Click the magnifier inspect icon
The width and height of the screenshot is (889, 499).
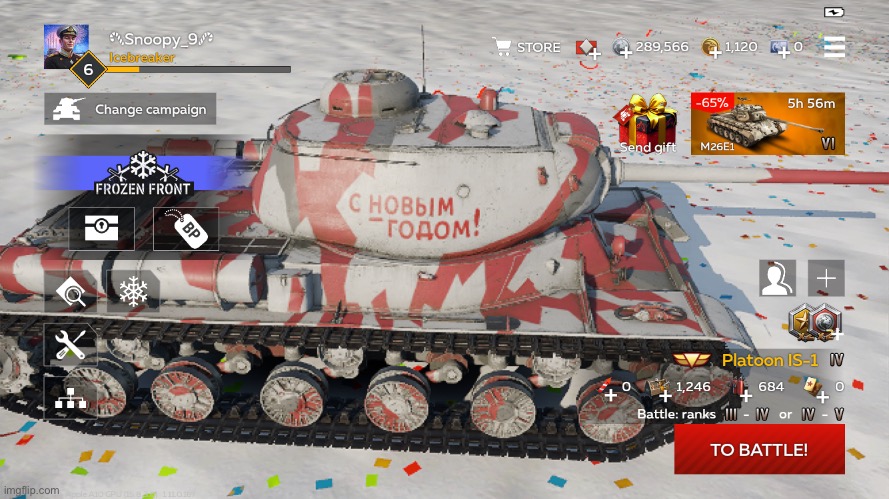point(70,292)
